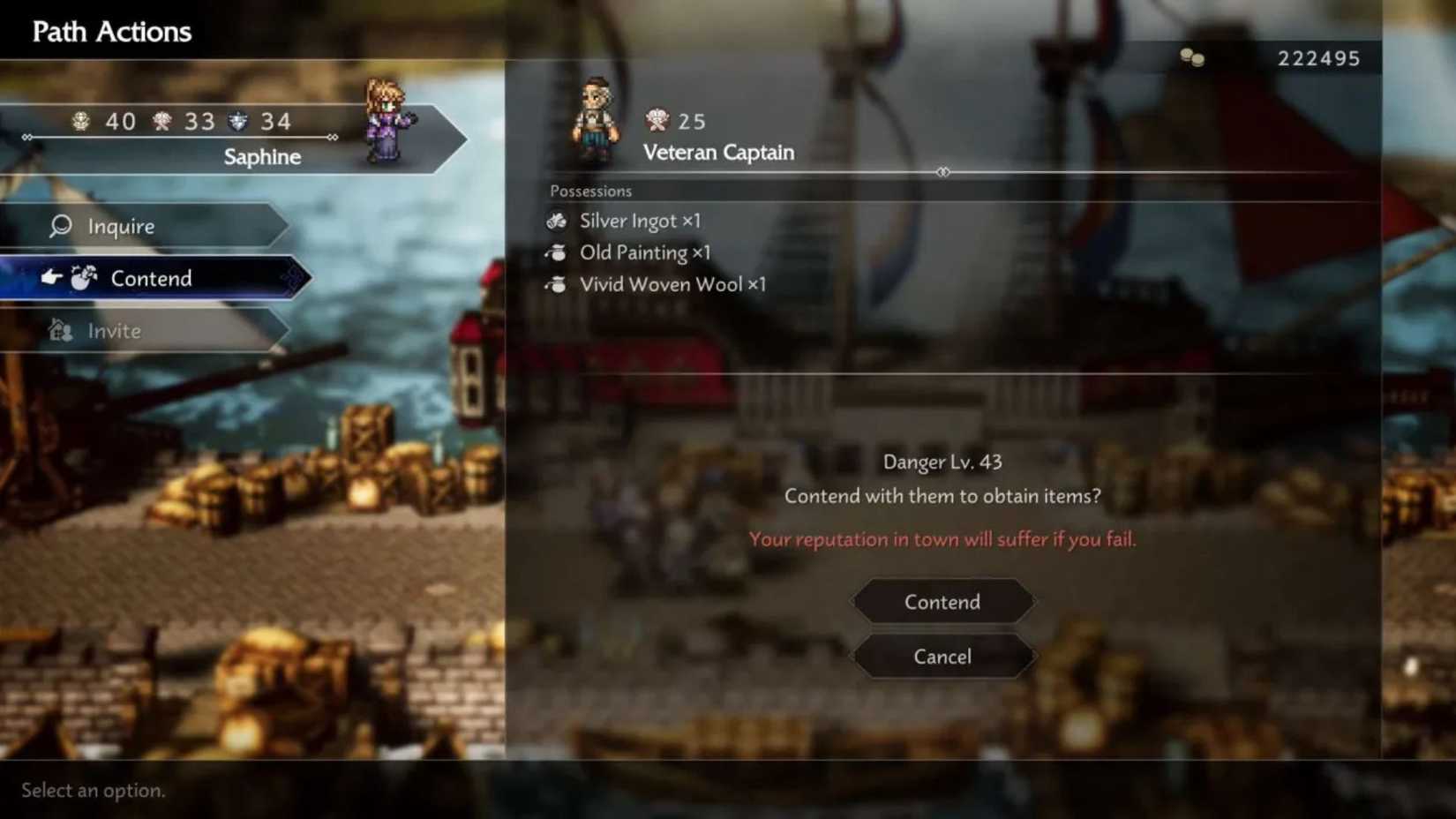Toggle the Invite path action selection
Image resolution: width=1456 pixels, height=819 pixels.
(x=113, y=330)
